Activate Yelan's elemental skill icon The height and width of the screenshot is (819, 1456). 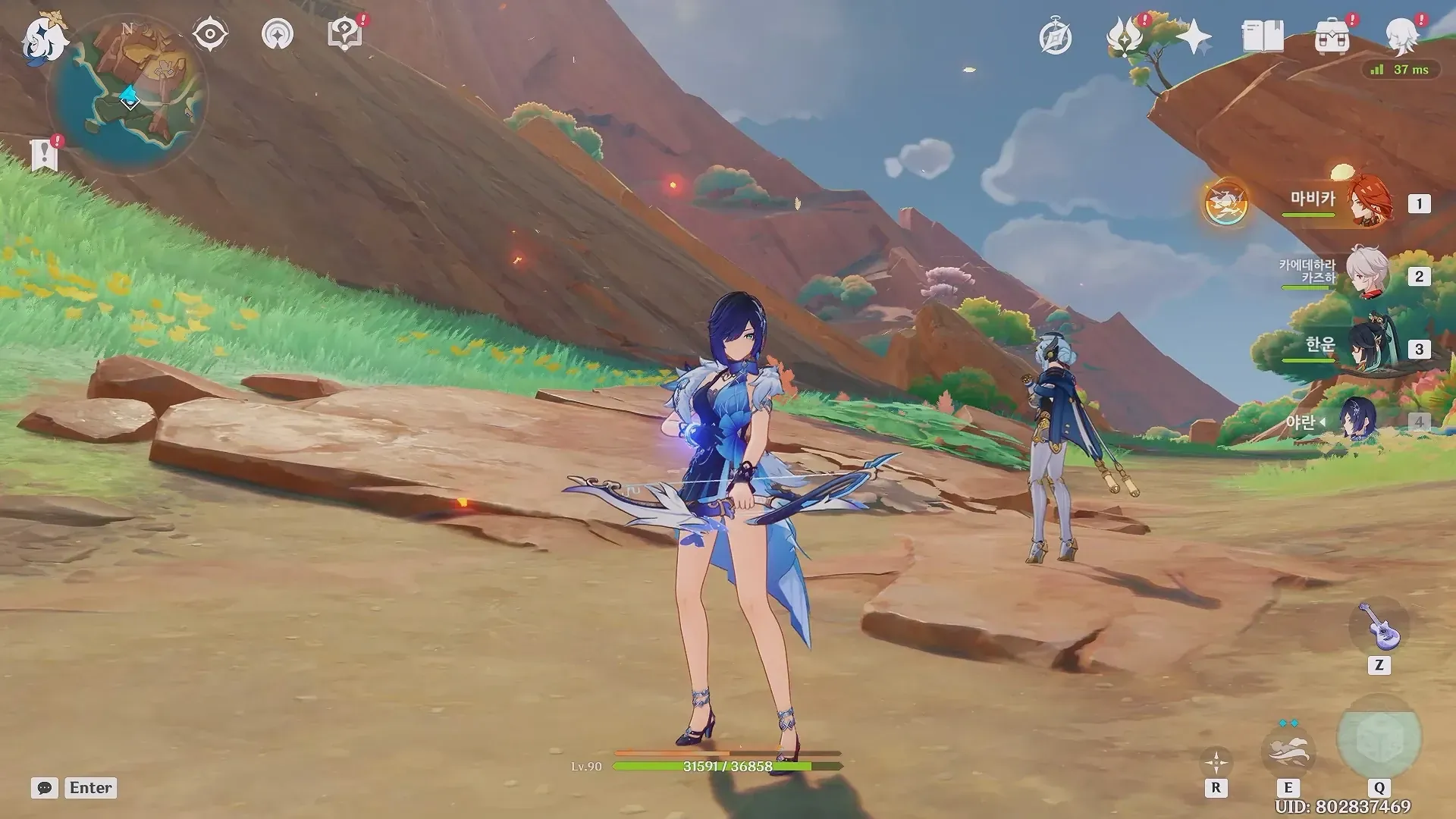(x=1288, y=749)
